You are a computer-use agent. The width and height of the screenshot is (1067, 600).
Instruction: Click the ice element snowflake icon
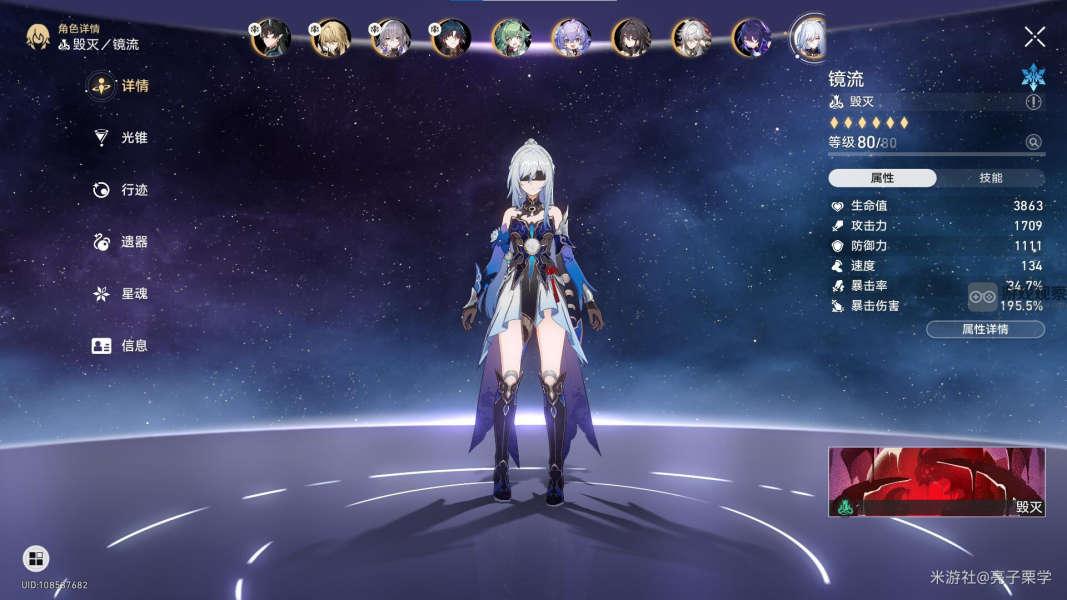coord(1032,78)
